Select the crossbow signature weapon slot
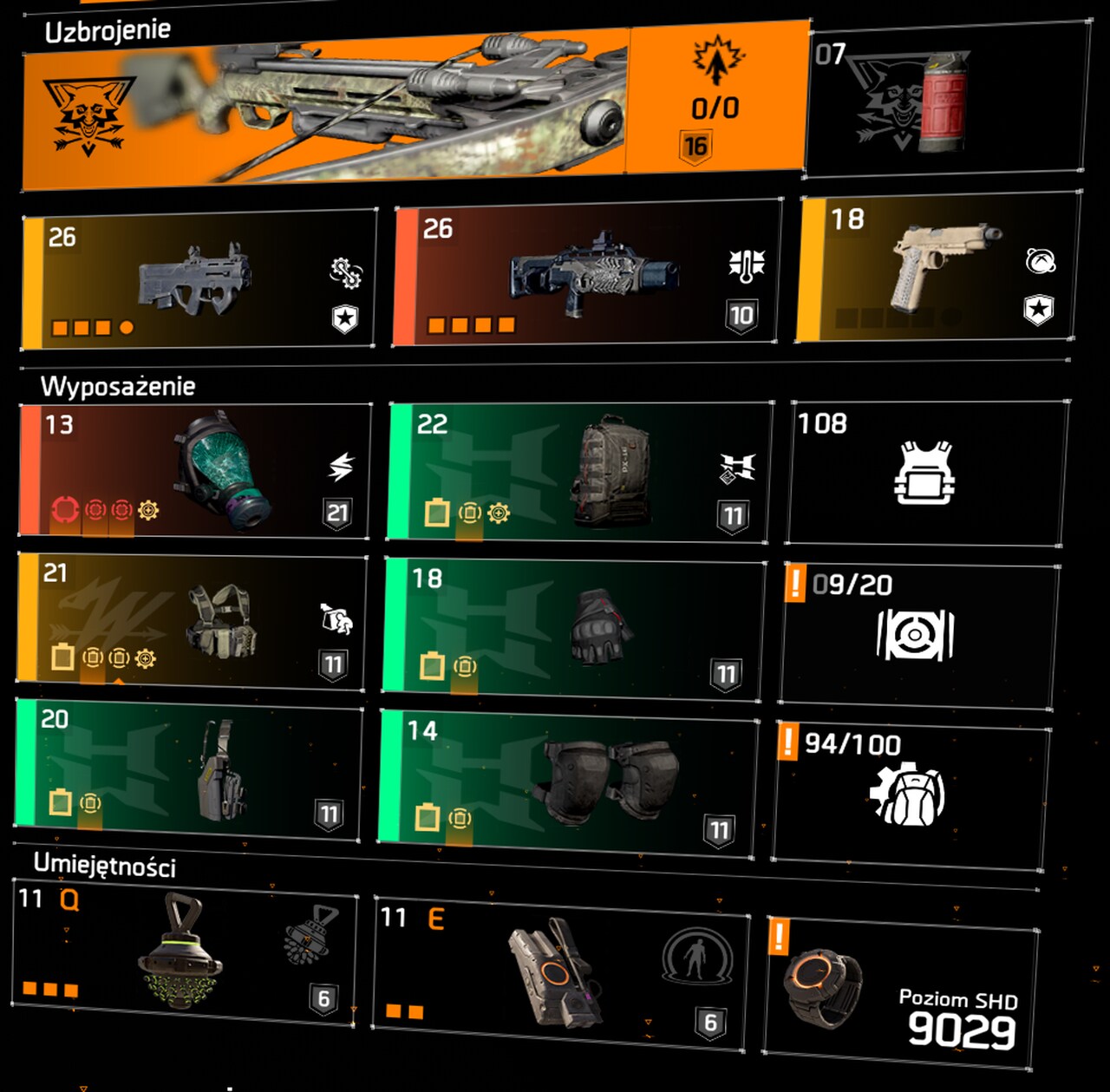Screen dimensions: 1110x1092 (415, 108)
